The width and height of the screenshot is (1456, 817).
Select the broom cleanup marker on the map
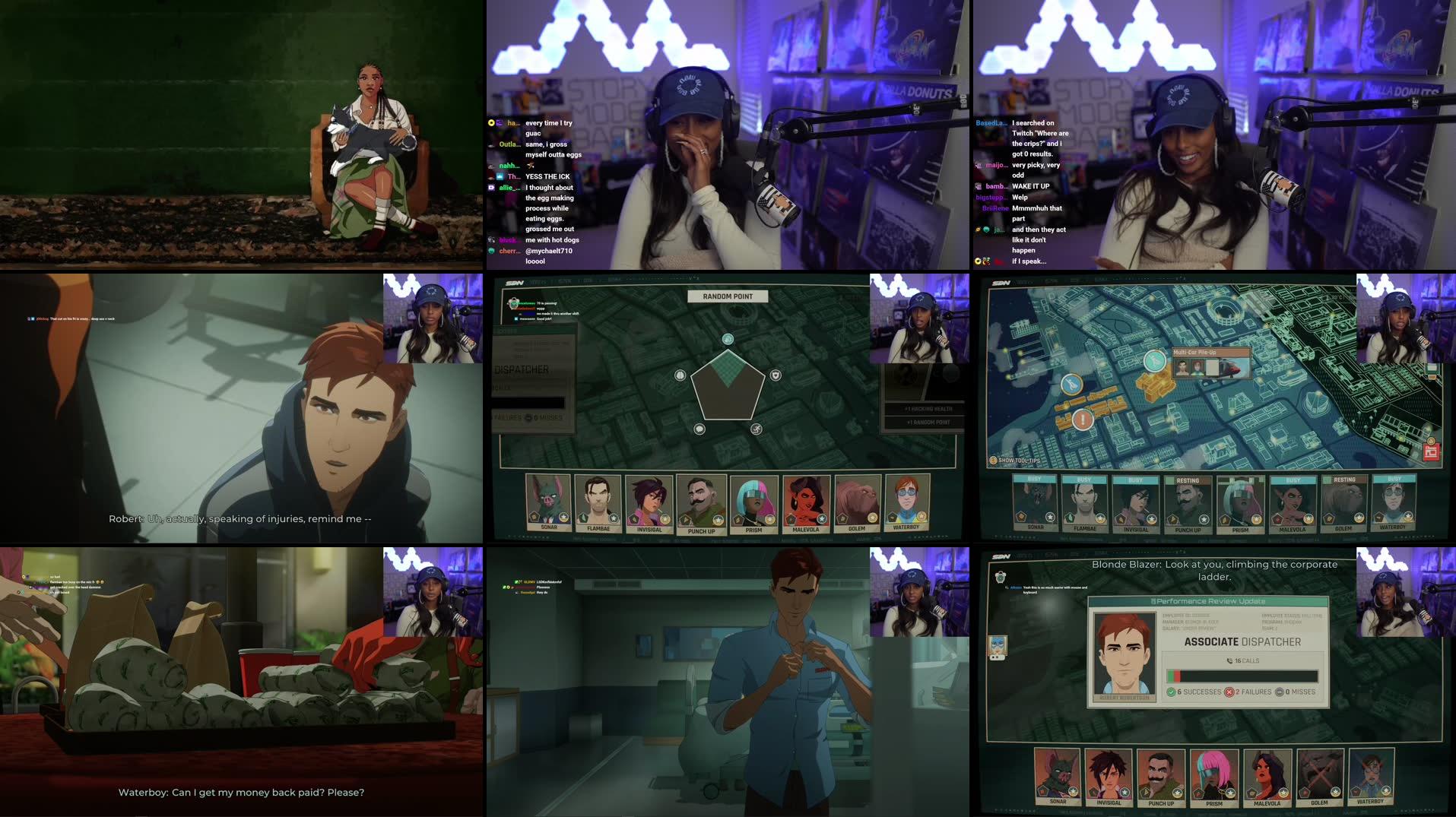click(x=1071, y=385)
